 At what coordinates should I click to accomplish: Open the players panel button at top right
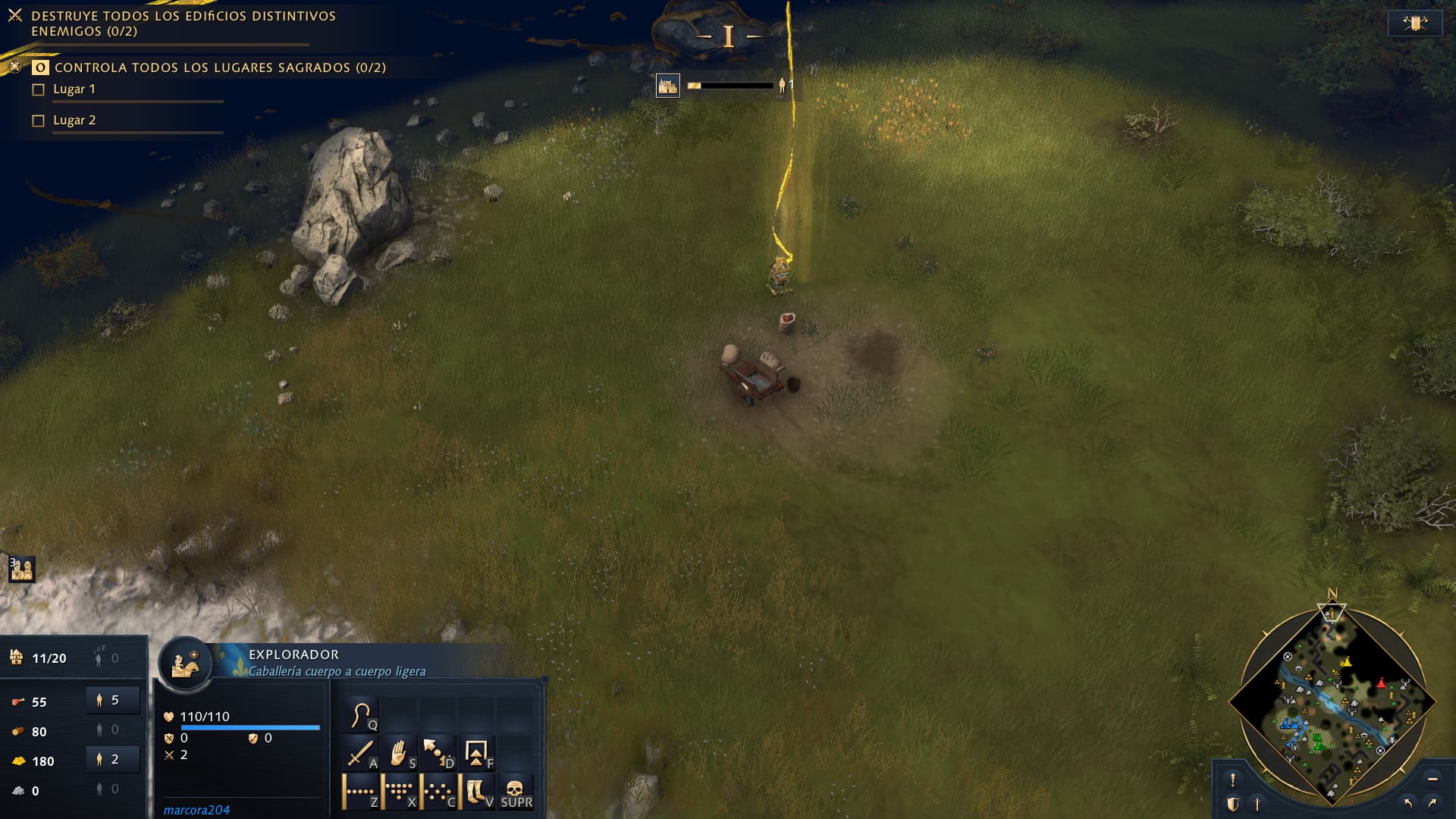(1414, 24)
